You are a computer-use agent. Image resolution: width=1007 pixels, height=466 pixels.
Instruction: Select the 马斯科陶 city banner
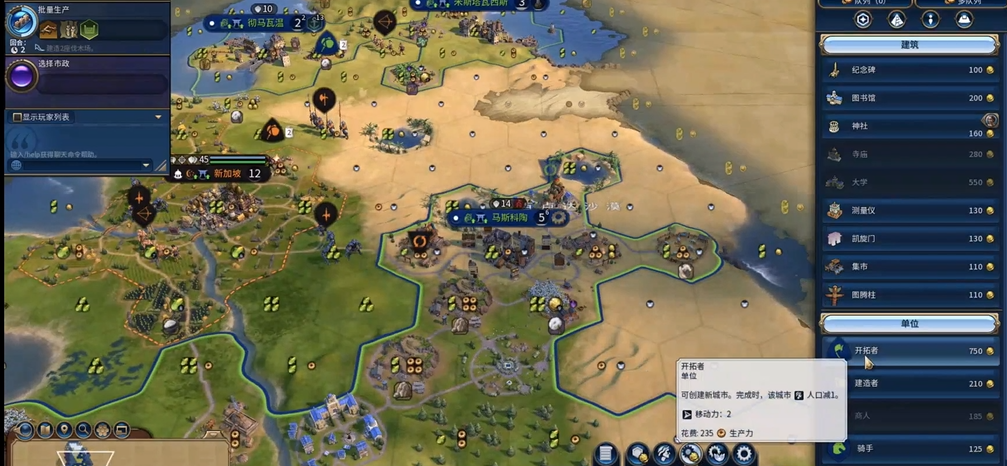click(512, 217)
